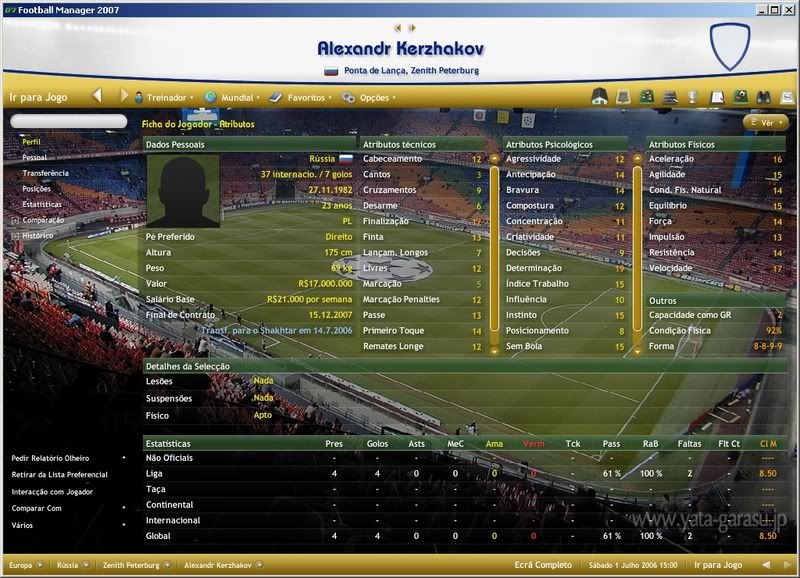Open the Posições section

36,188
